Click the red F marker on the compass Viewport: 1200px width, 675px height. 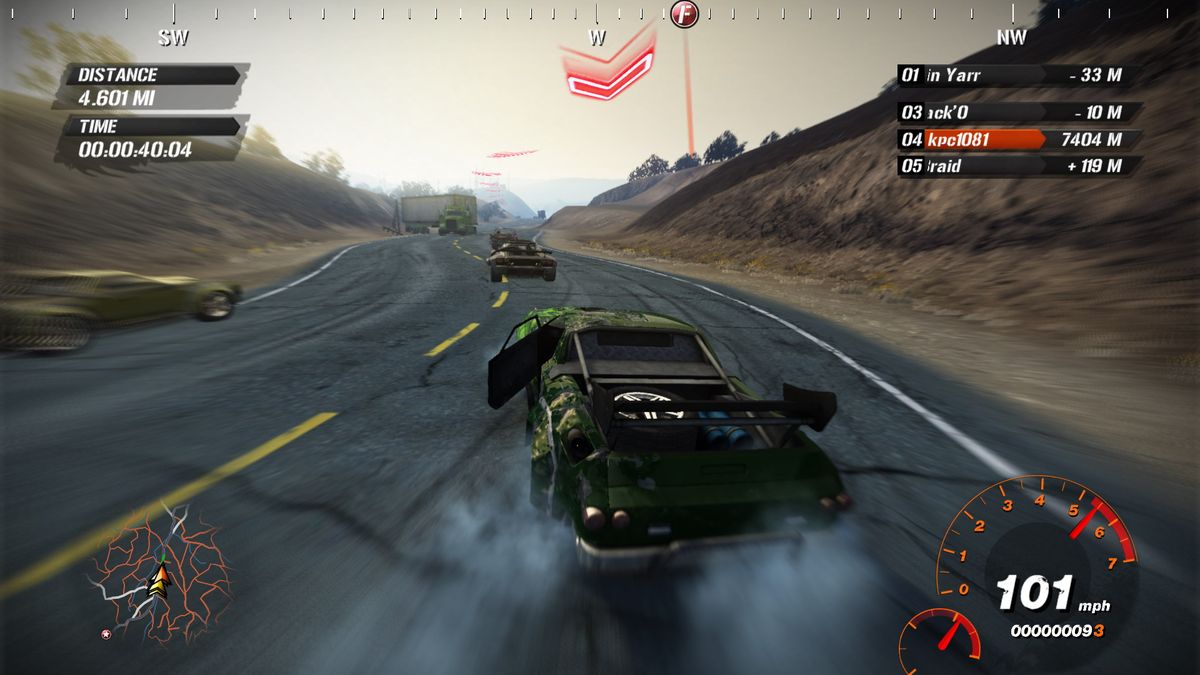[684, 15]
